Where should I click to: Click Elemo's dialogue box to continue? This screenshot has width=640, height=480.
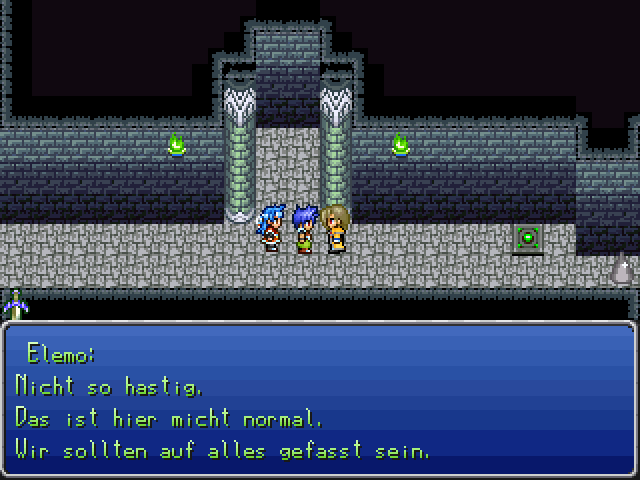point(320,400)
